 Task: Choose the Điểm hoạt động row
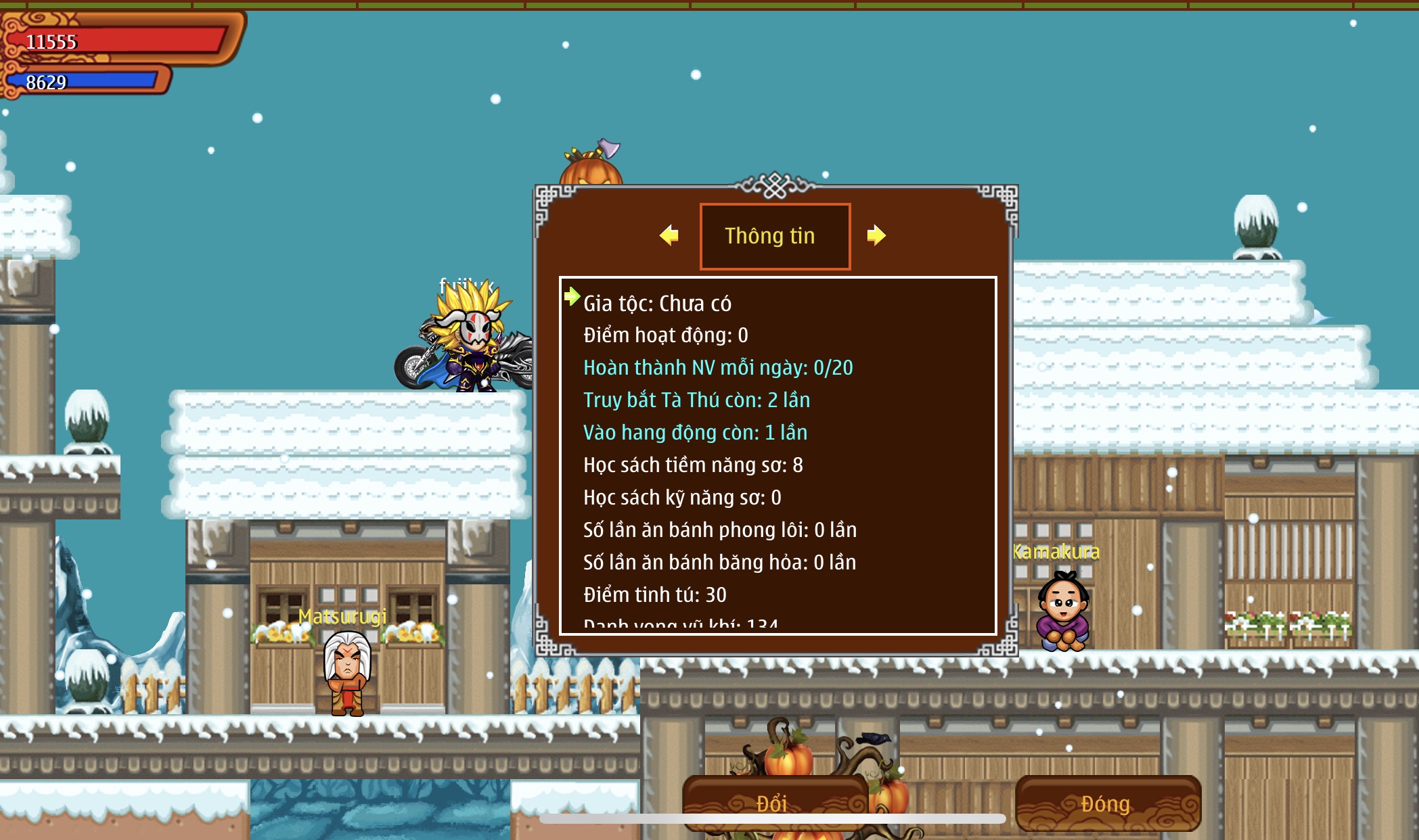pyautogui.click(x=665, y=335)
